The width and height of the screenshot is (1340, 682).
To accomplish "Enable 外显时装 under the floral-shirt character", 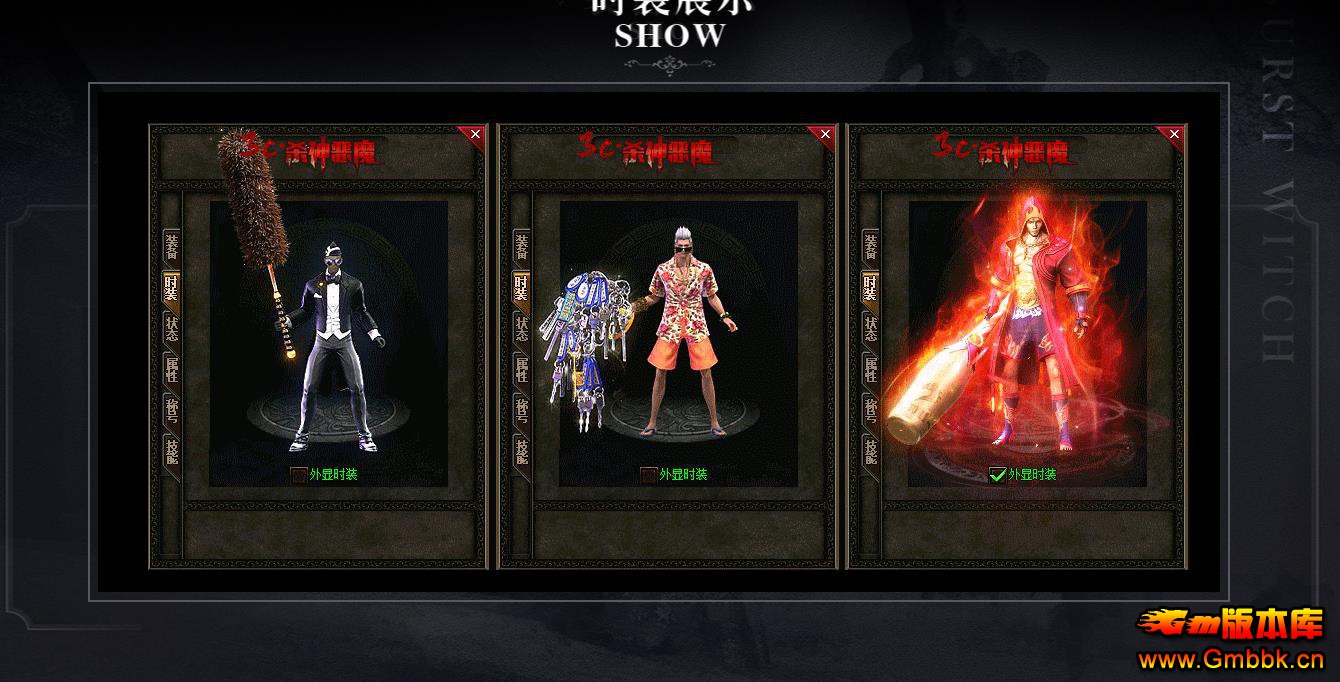I will pyautogui.click(x=649, y=475).
